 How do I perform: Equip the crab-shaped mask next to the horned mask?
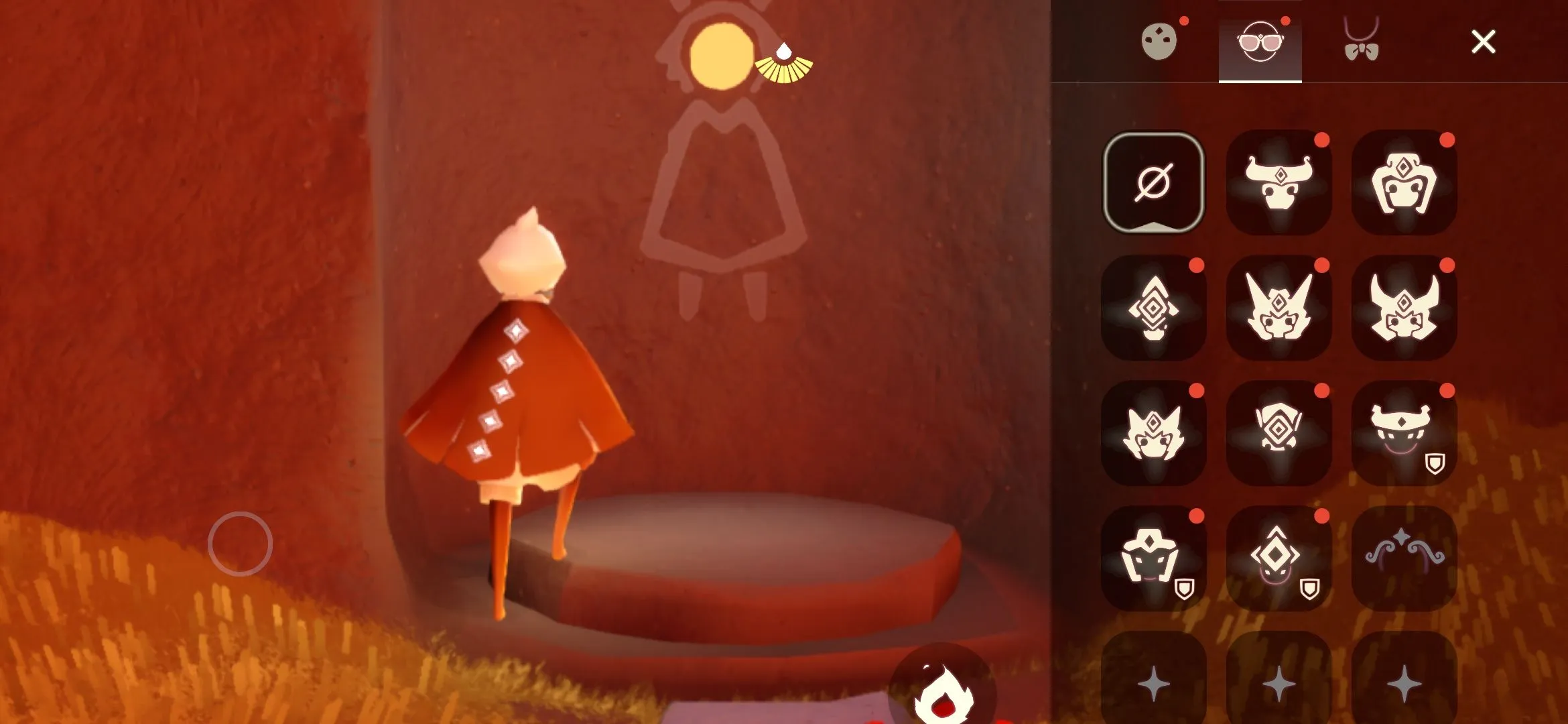pos(1404,184)
